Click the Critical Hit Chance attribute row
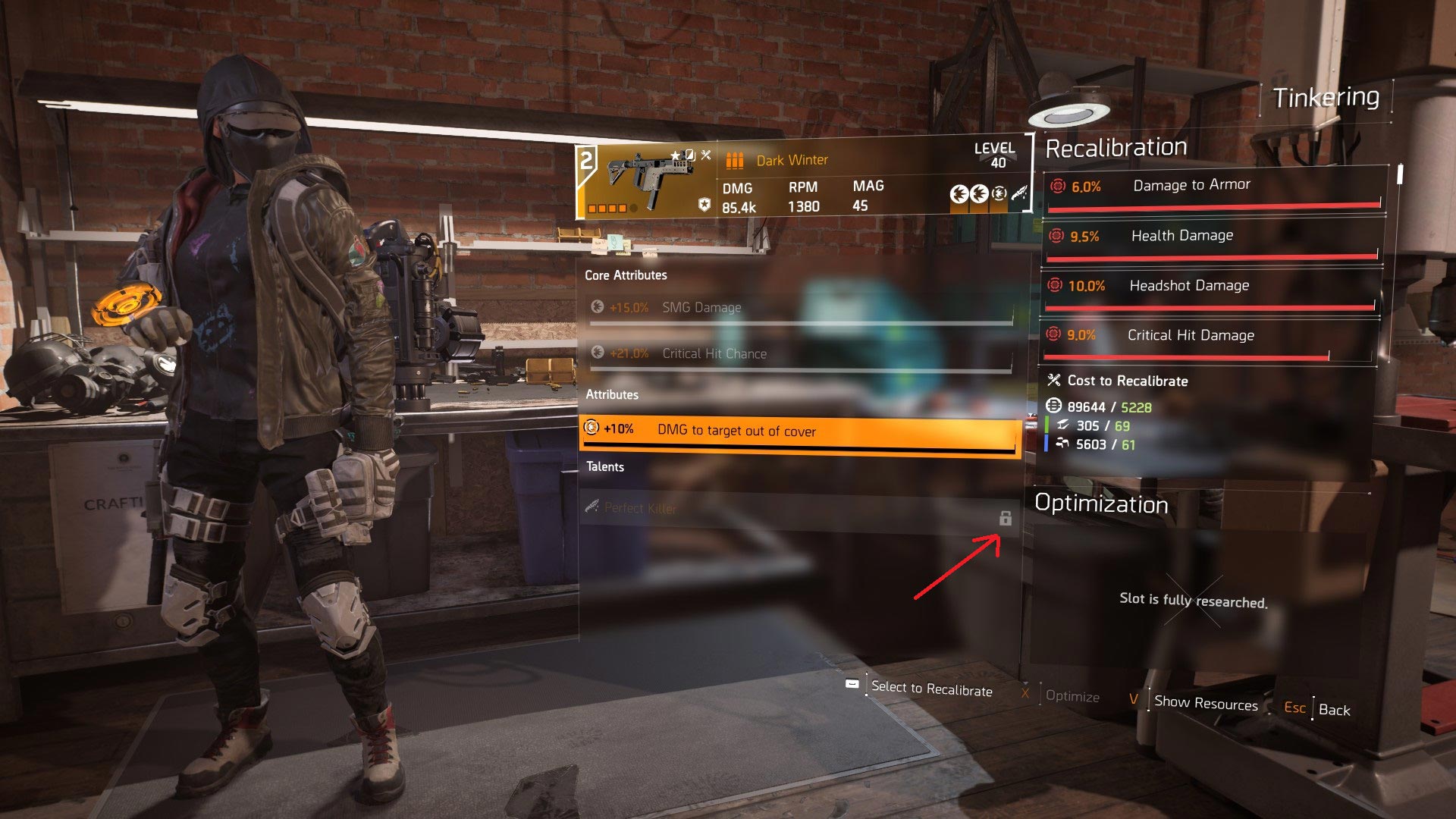The image size is (1456, 819). 801,354
